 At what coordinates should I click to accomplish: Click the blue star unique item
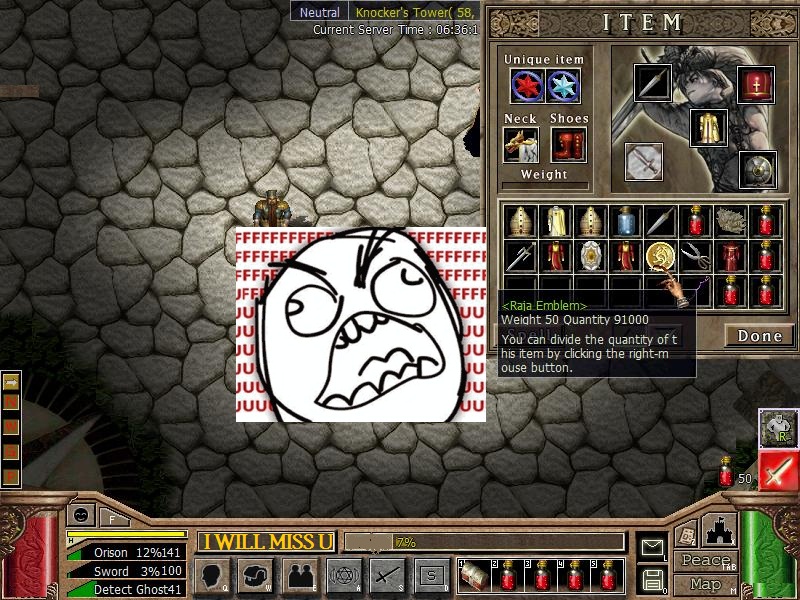[561, 87]
